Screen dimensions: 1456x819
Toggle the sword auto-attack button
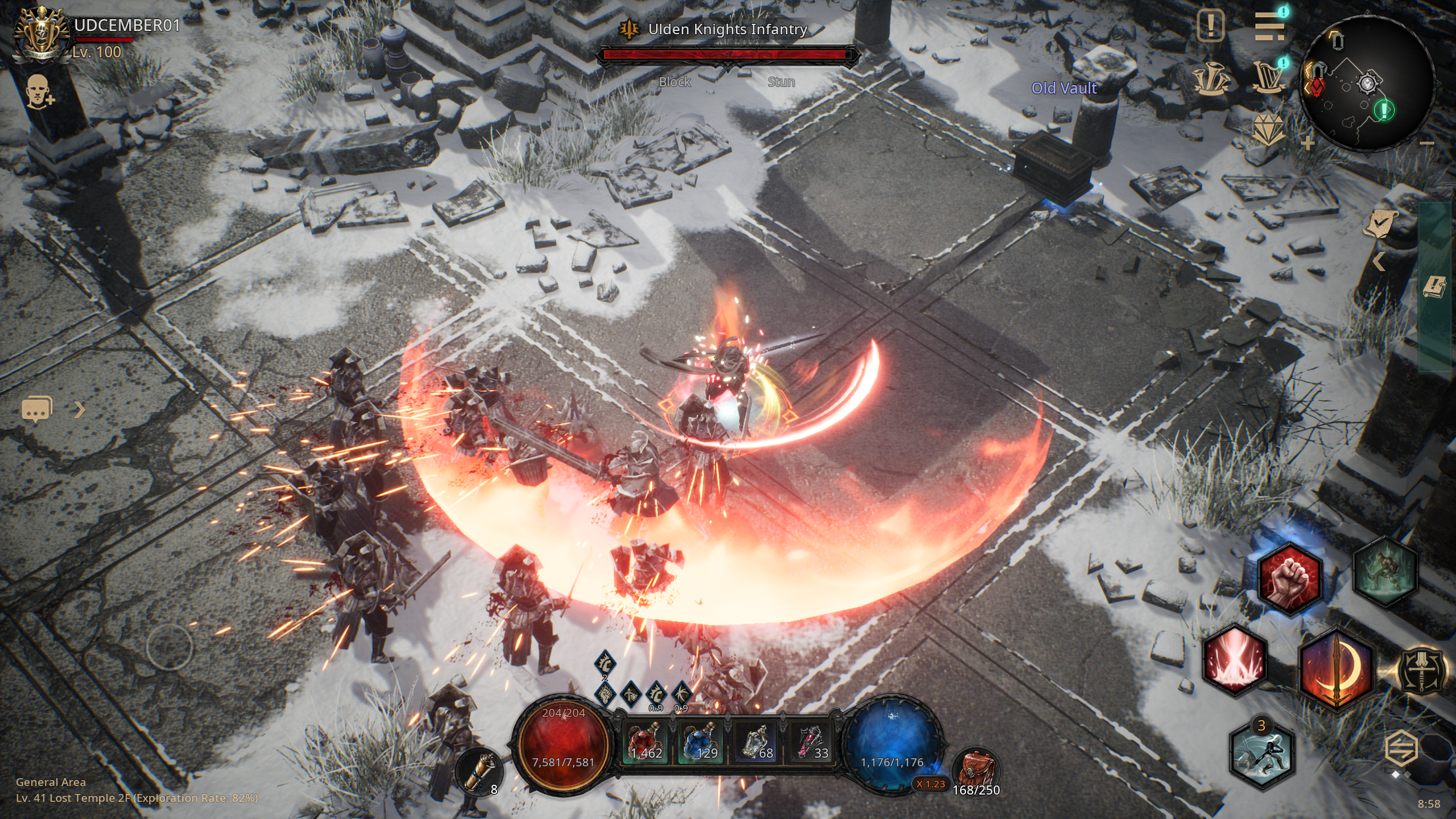pos(1422,671)
